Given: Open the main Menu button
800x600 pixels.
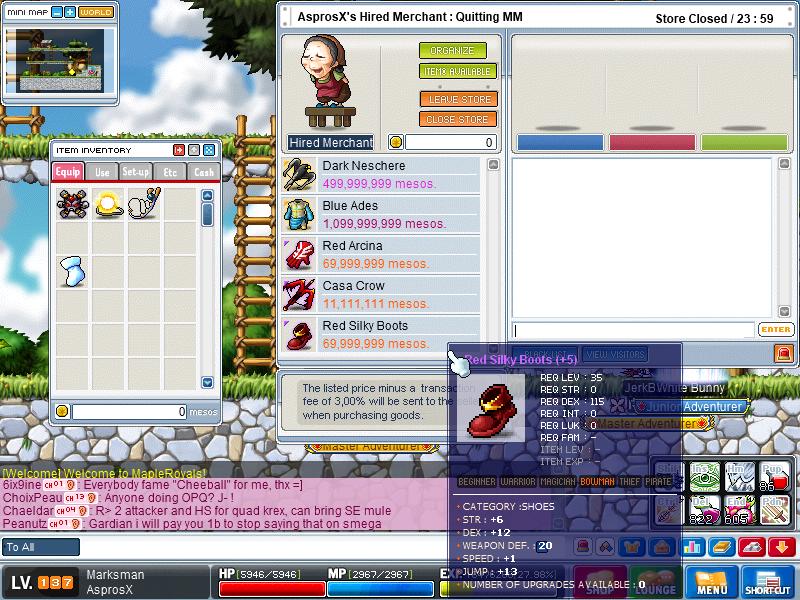Looking at the screenshot, I should pos(712,583).
